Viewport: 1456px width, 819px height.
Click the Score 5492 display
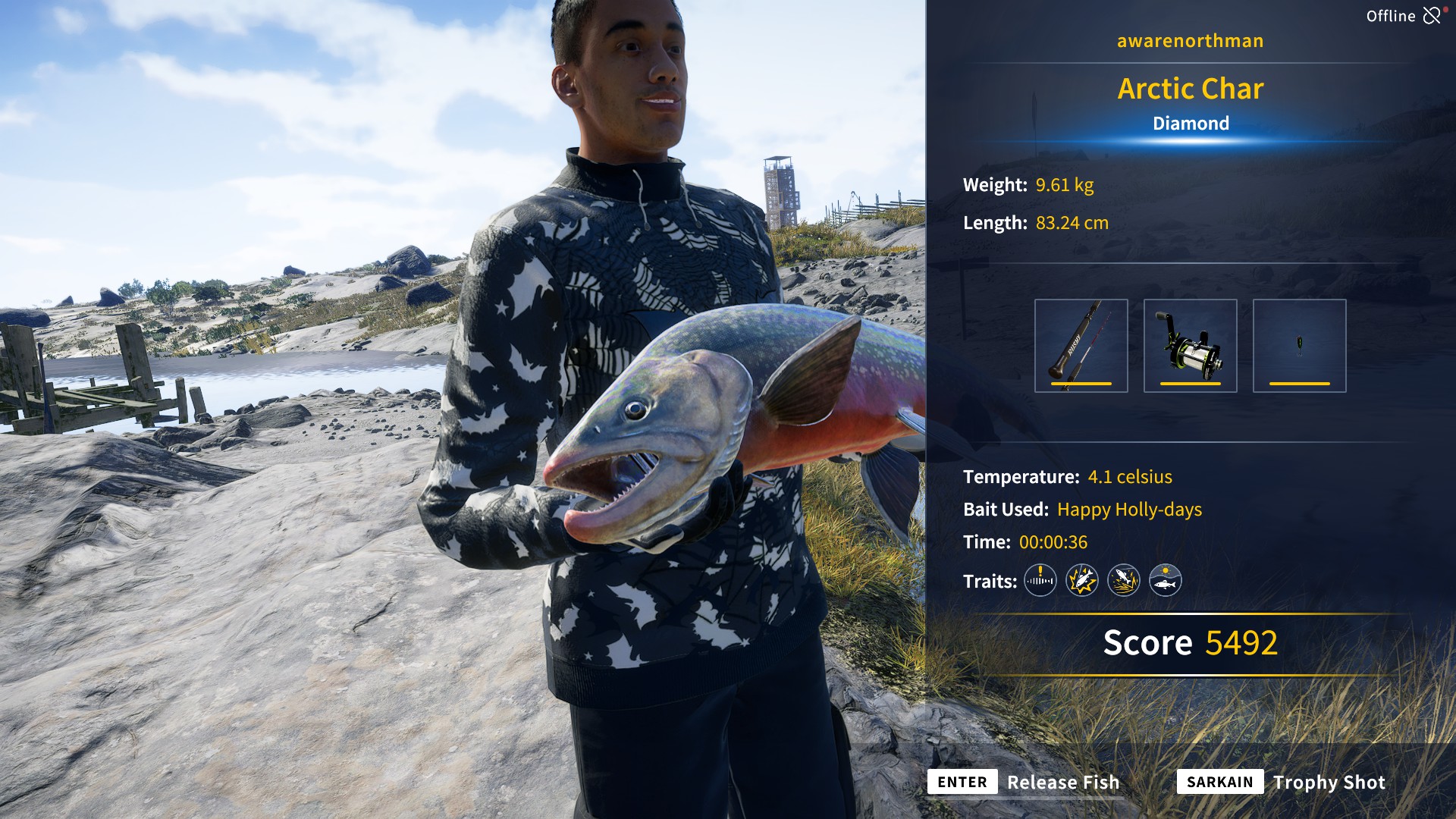pos(1191,642)
